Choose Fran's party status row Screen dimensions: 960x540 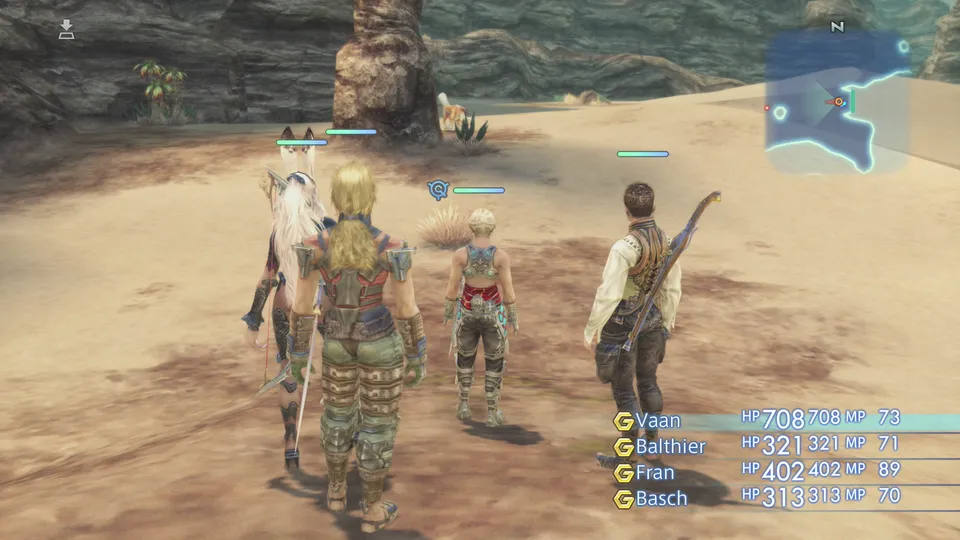pyautogui.click(x=656, y=472)
